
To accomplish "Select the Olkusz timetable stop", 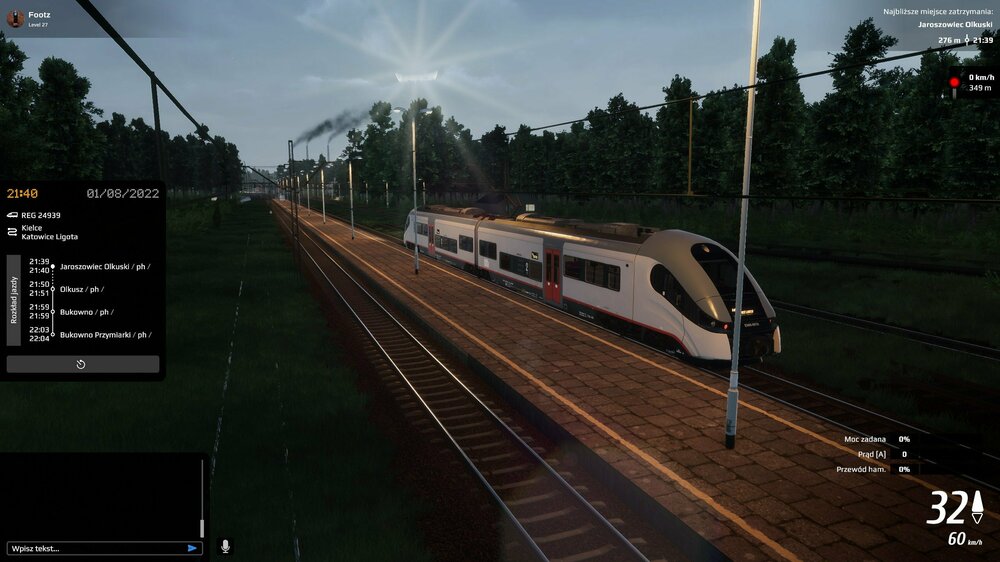I will pyautogui.click(x=80, y=289).
